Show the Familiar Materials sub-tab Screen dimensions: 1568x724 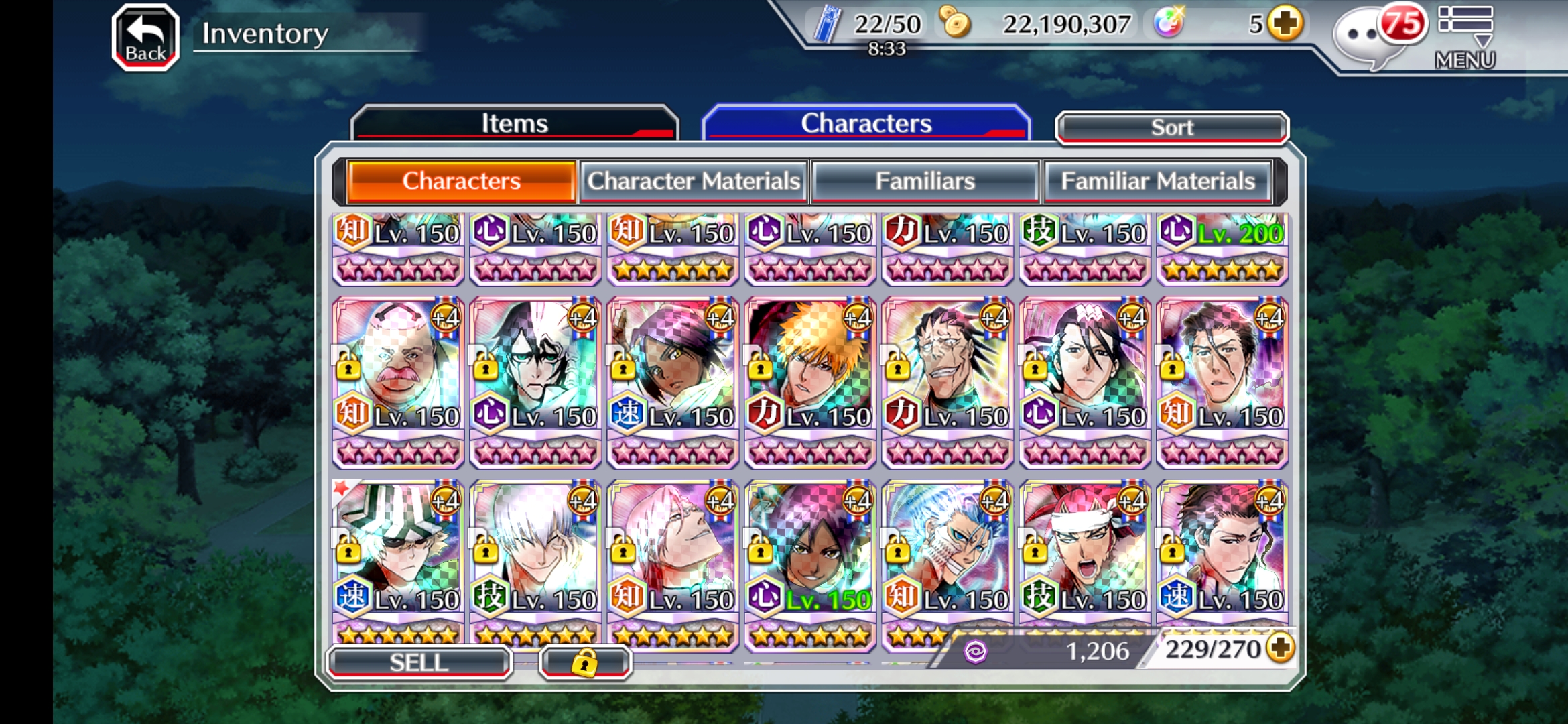[x=1157, y=181]
